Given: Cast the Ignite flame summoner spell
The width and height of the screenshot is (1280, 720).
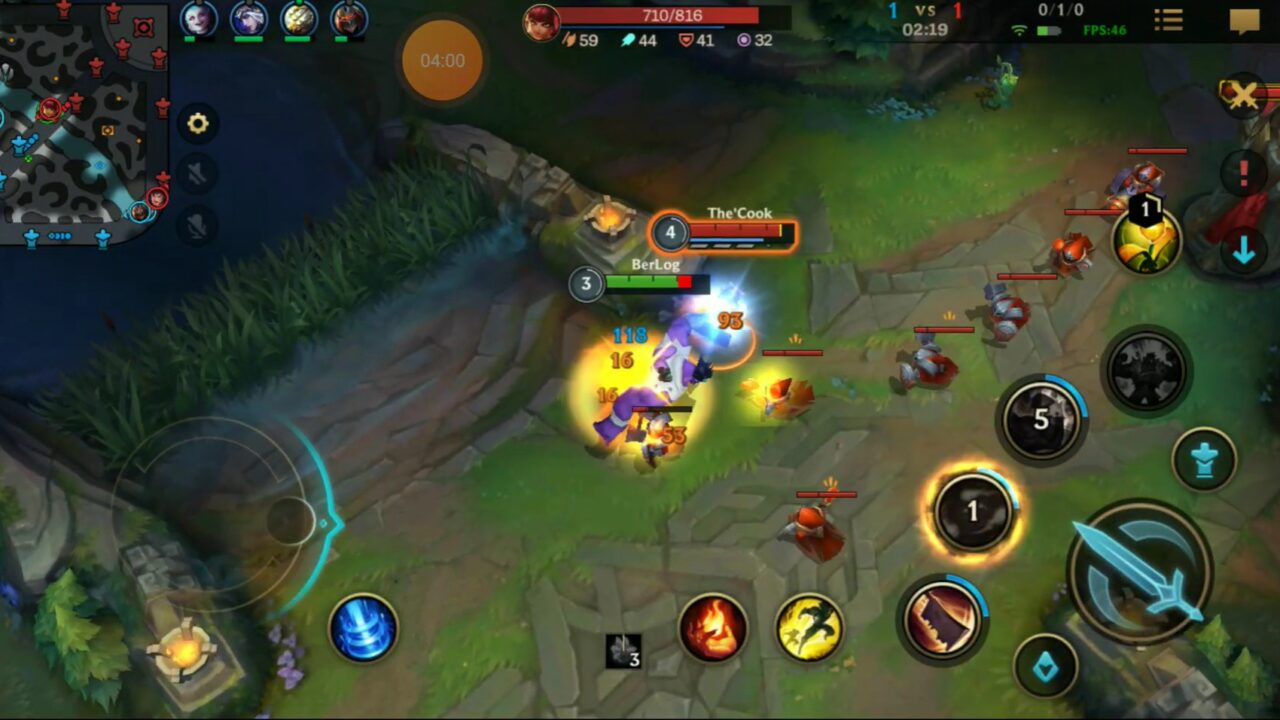Looking at the screenshot, I should pyautogui.click(x=714, y=627).
